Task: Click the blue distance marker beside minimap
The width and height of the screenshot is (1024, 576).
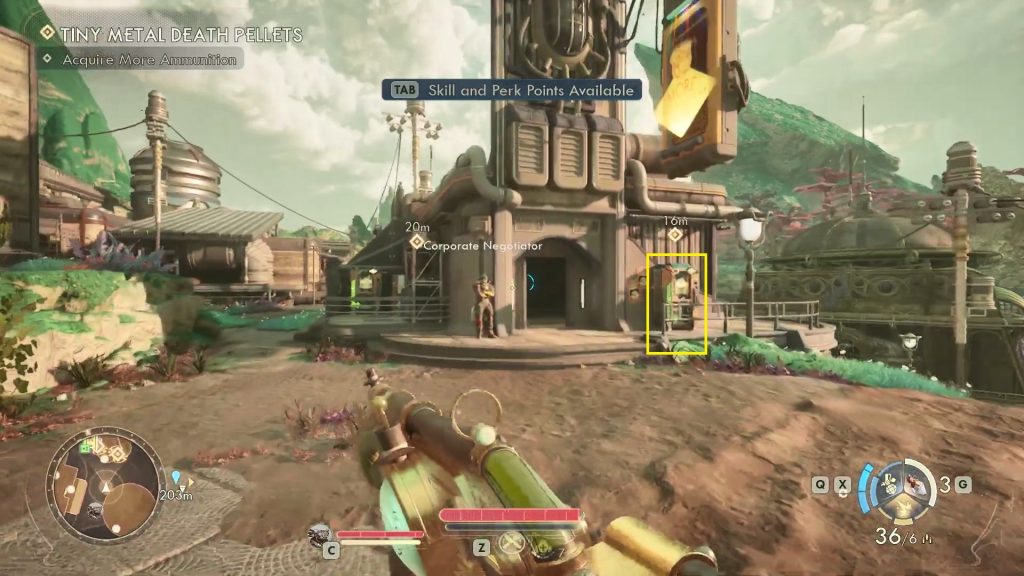Action: click(177, 478)
